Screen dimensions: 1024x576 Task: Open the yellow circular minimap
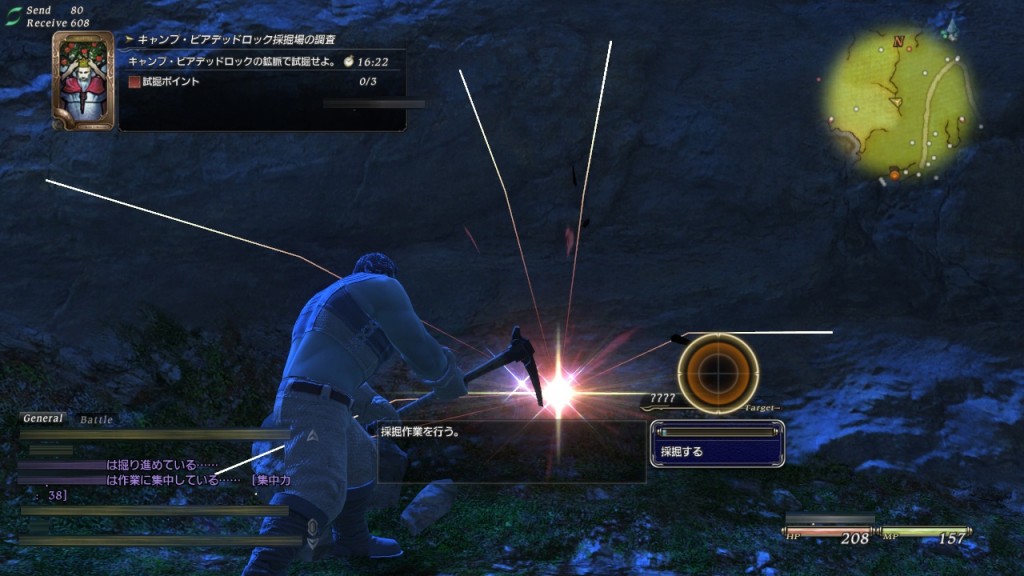click(x=898, y=104)
